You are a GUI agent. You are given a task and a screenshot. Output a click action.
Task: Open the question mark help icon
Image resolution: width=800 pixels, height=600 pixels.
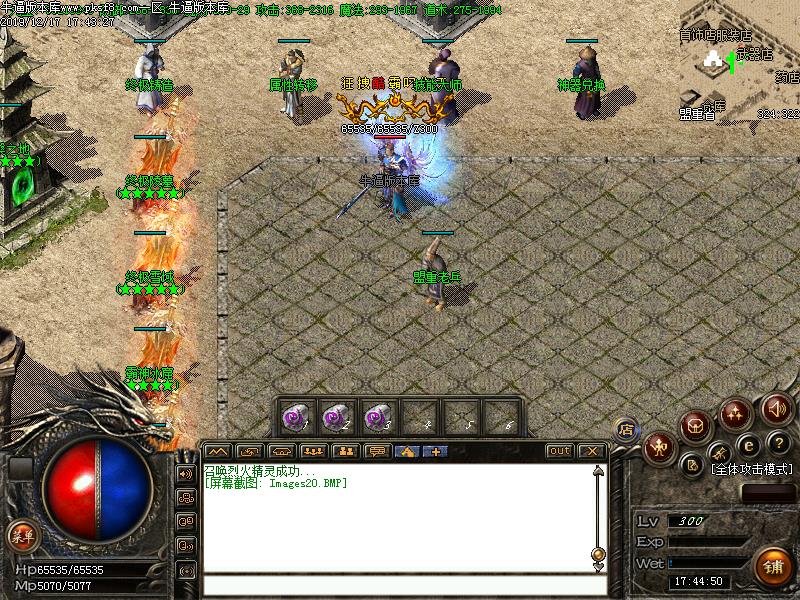(x=779, y=442)
